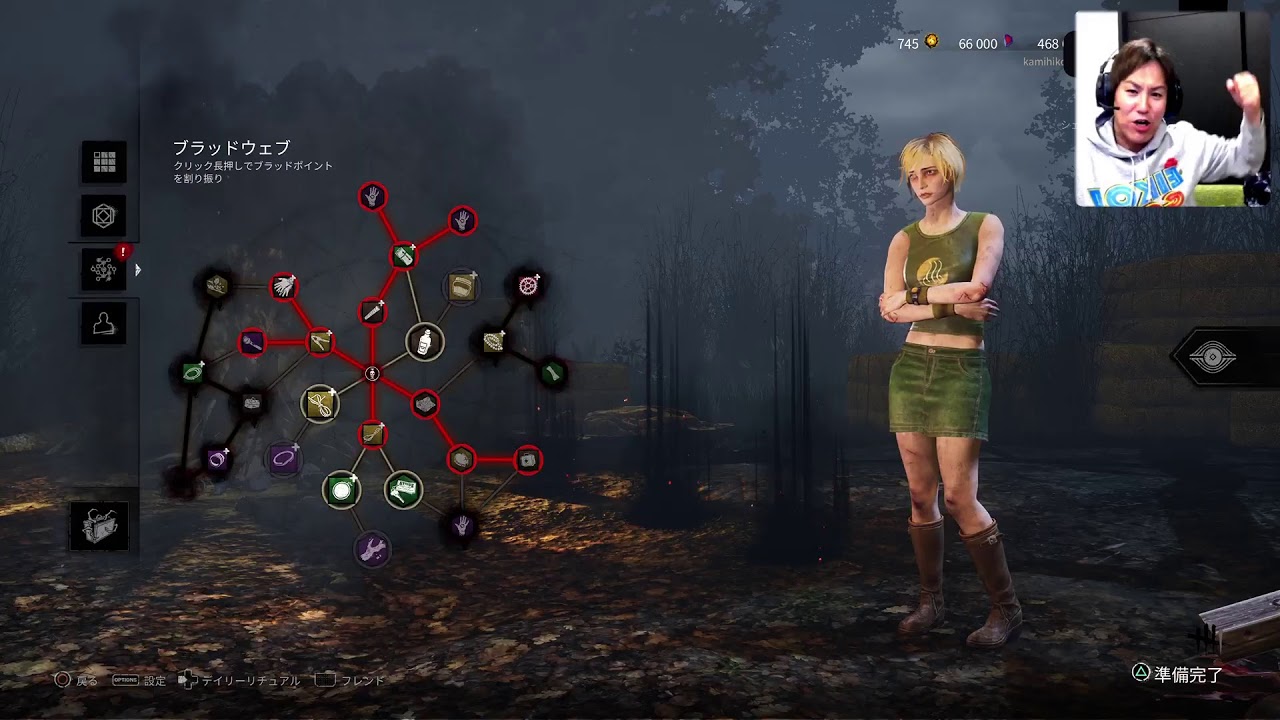Open the hexagon cube icon tab
Screen dimensions: 1280x720
(x=104, y=215)
